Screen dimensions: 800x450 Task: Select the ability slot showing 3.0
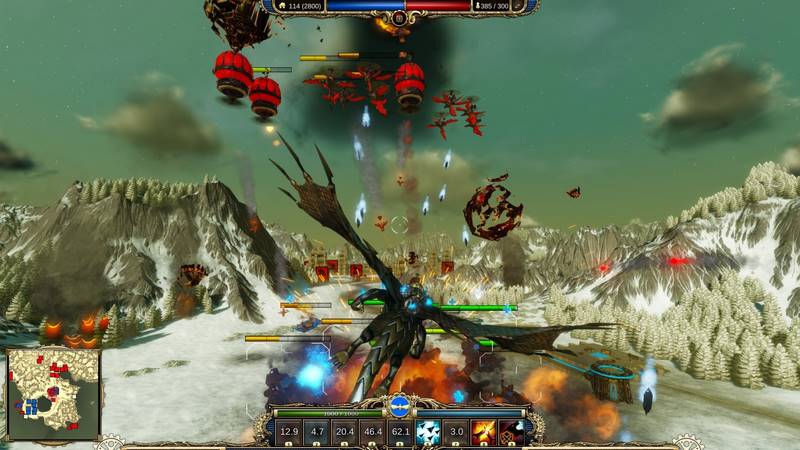pos(456,432)
